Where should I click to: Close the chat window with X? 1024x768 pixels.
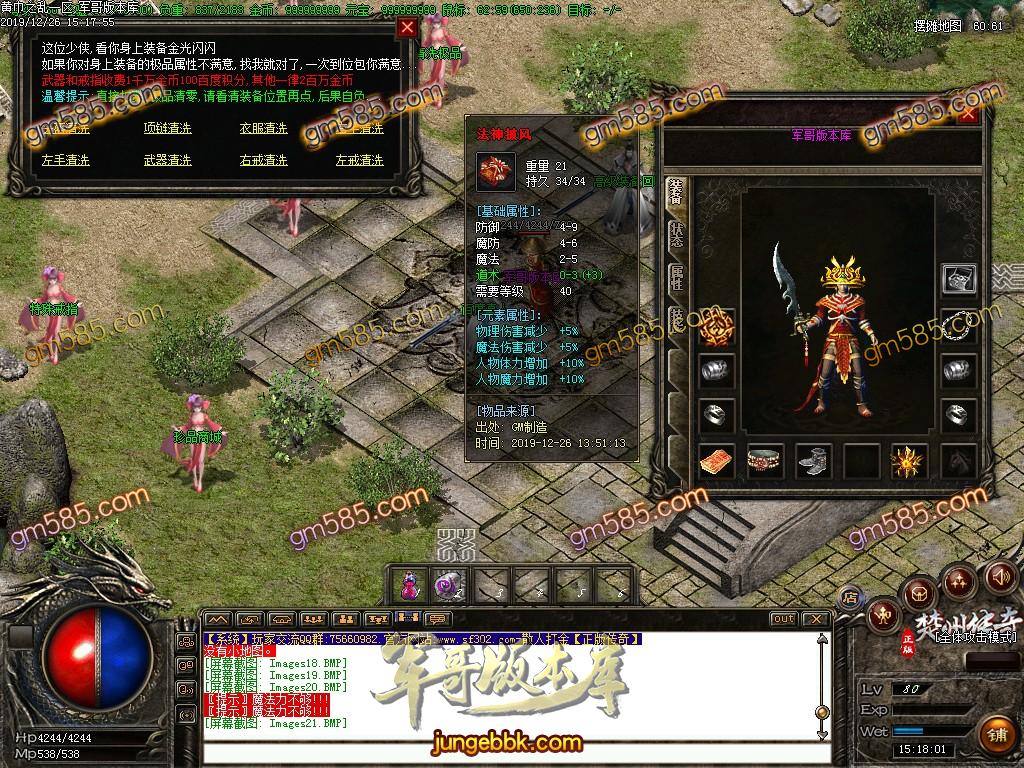click(818, 619)
